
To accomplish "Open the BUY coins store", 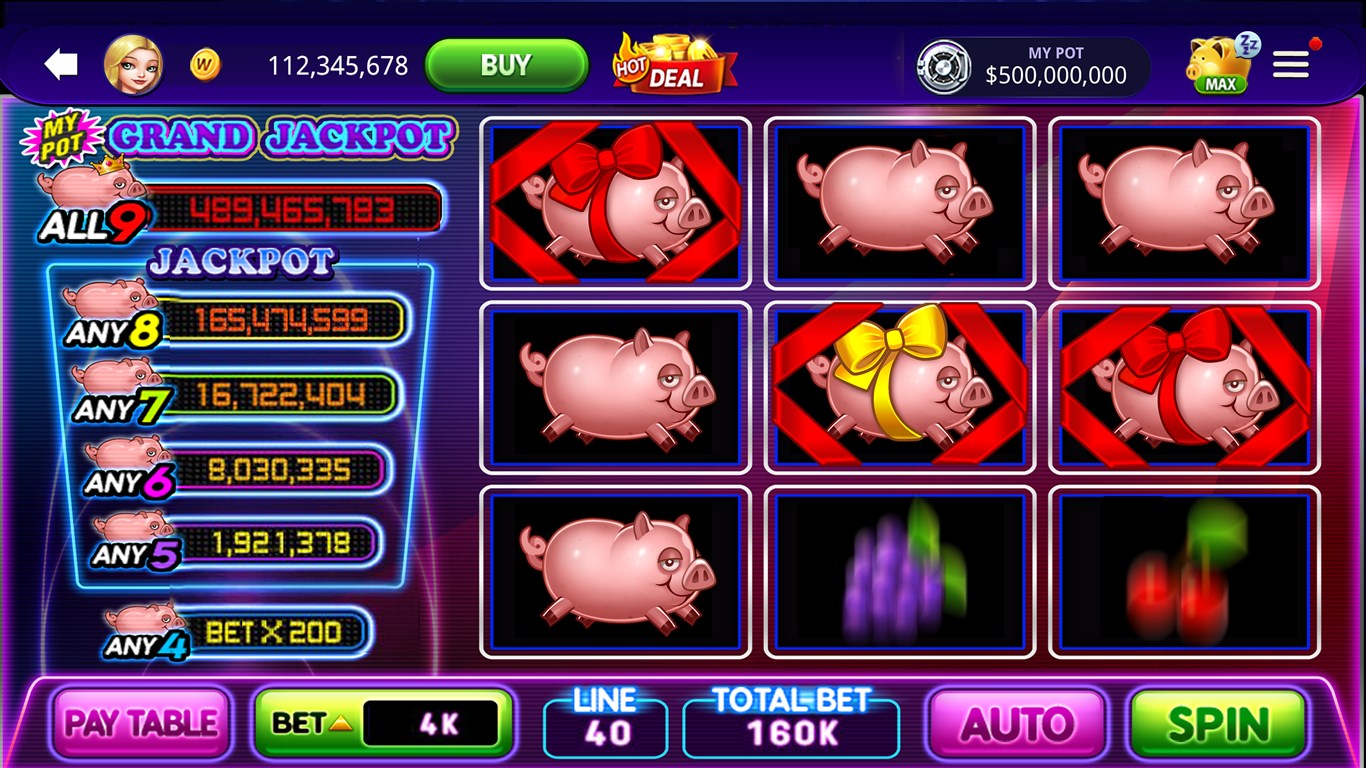I will click(506, 64).
